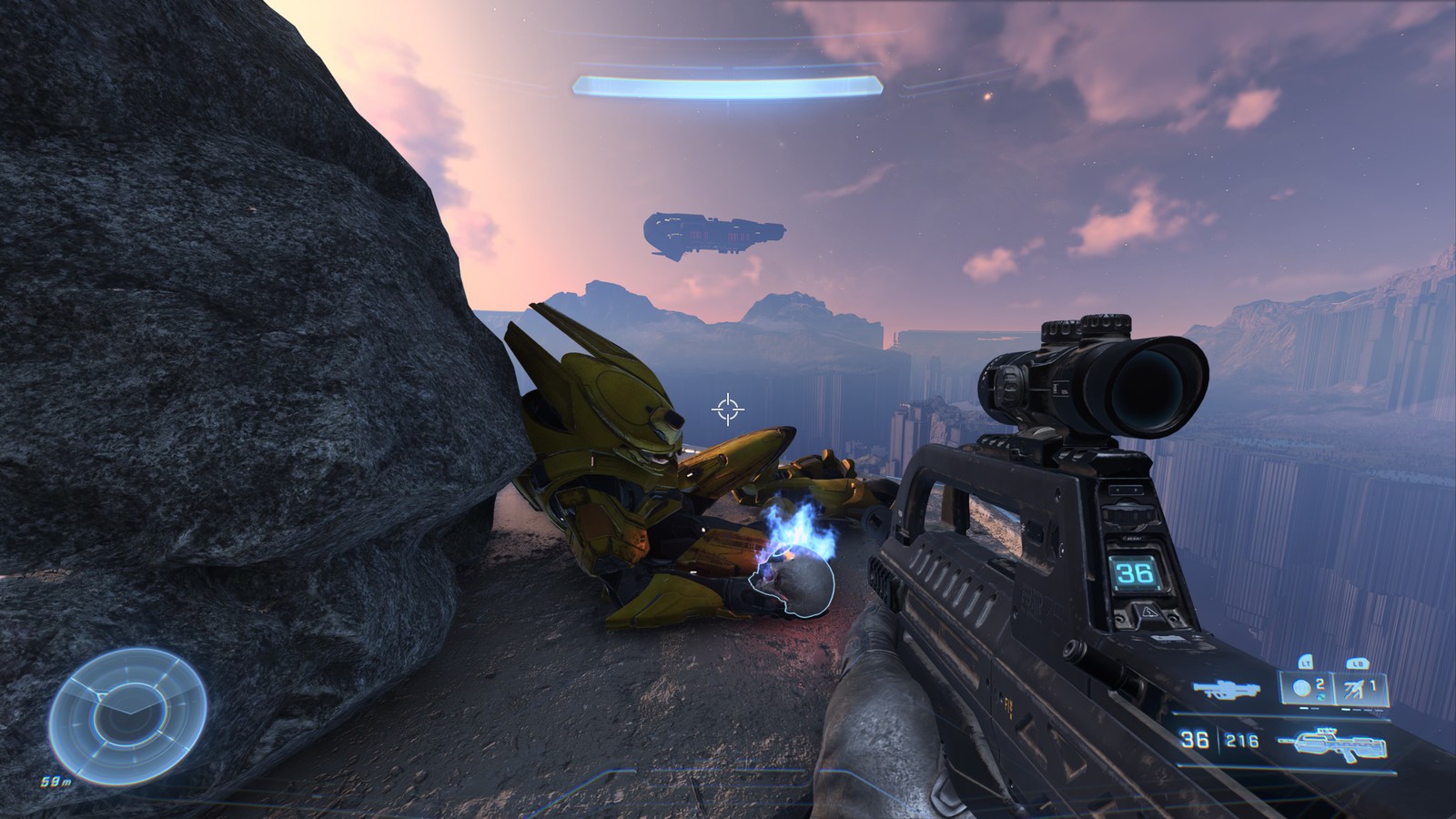Activate the thruster equipment slot
The width and height of the screenshot is (1456, 819).
1360,687
